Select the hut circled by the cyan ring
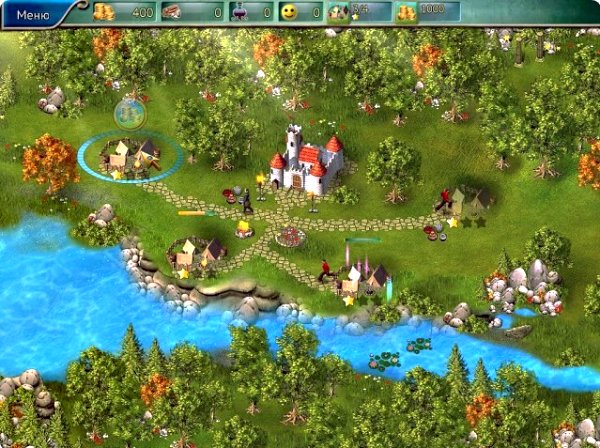Screen dimensions: 600x448 point(132,156)
